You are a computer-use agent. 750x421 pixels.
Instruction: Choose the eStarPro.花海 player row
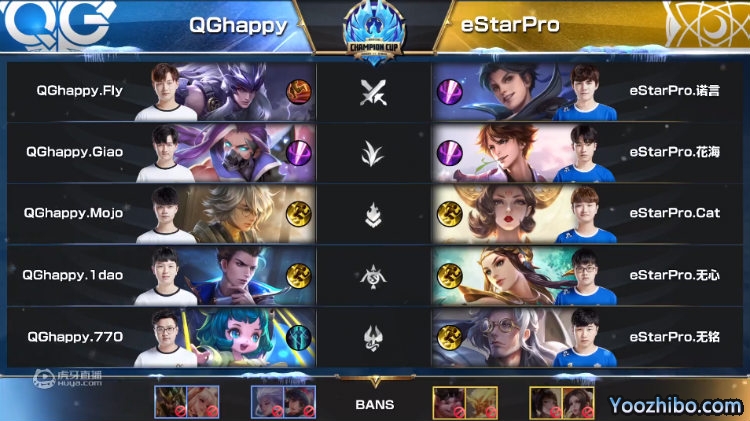[590, 152]
